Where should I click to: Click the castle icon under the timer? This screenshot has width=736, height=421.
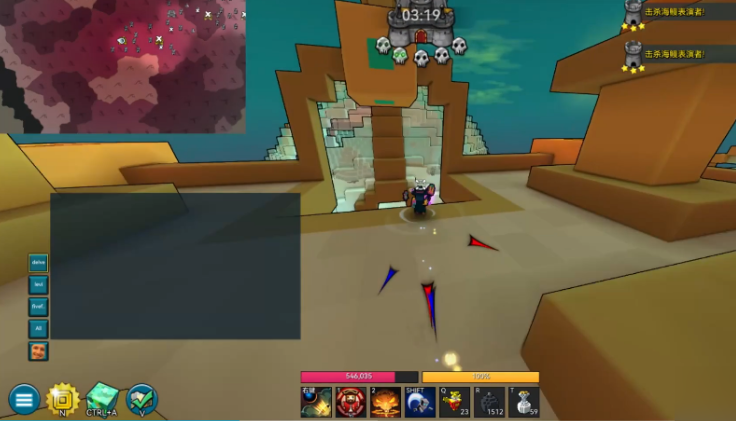pos(421,36)
